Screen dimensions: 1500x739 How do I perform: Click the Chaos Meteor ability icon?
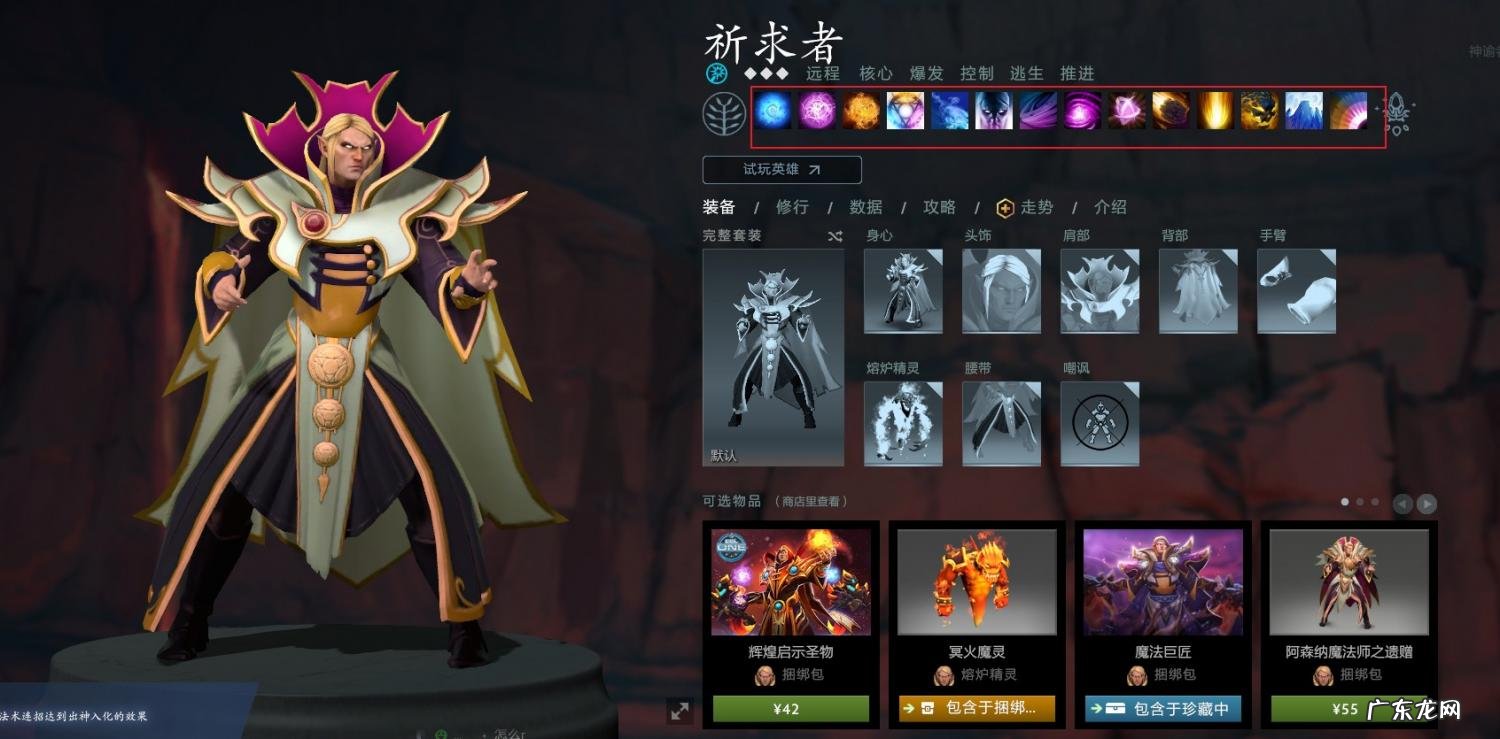(x=1169, y=112)
